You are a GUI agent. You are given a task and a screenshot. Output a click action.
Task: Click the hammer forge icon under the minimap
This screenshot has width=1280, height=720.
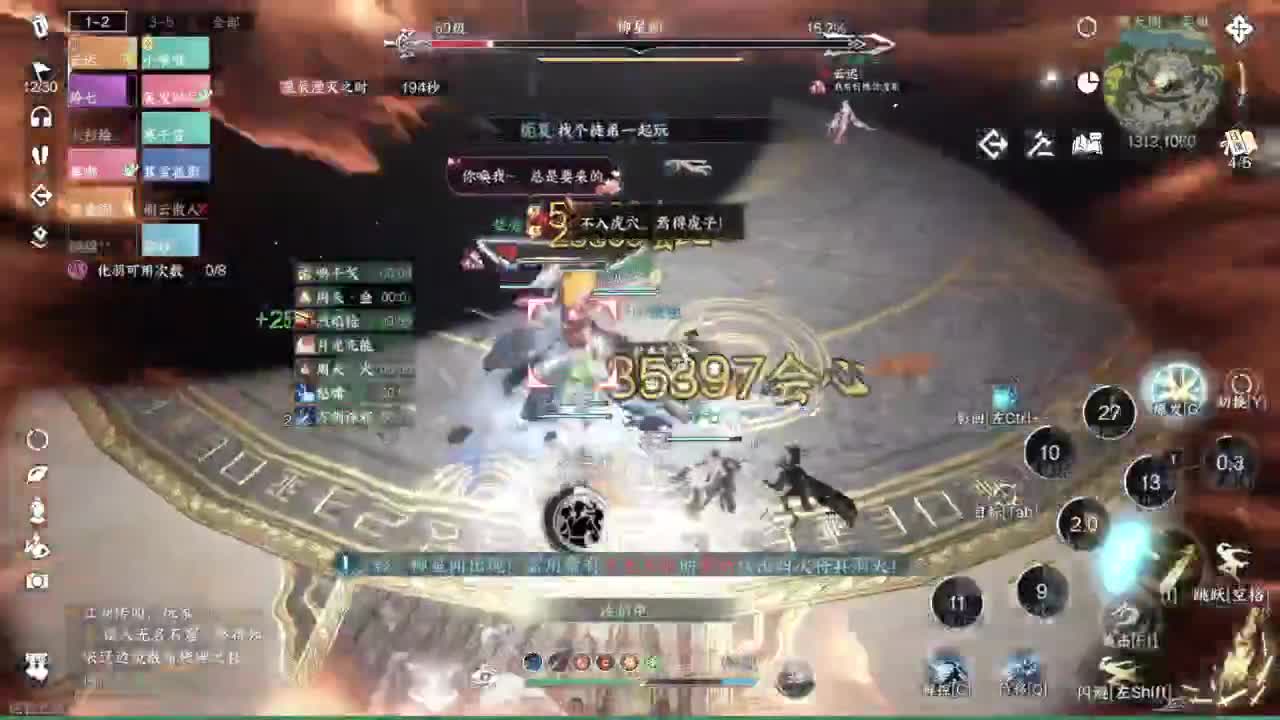click(x=1041, y=144)
